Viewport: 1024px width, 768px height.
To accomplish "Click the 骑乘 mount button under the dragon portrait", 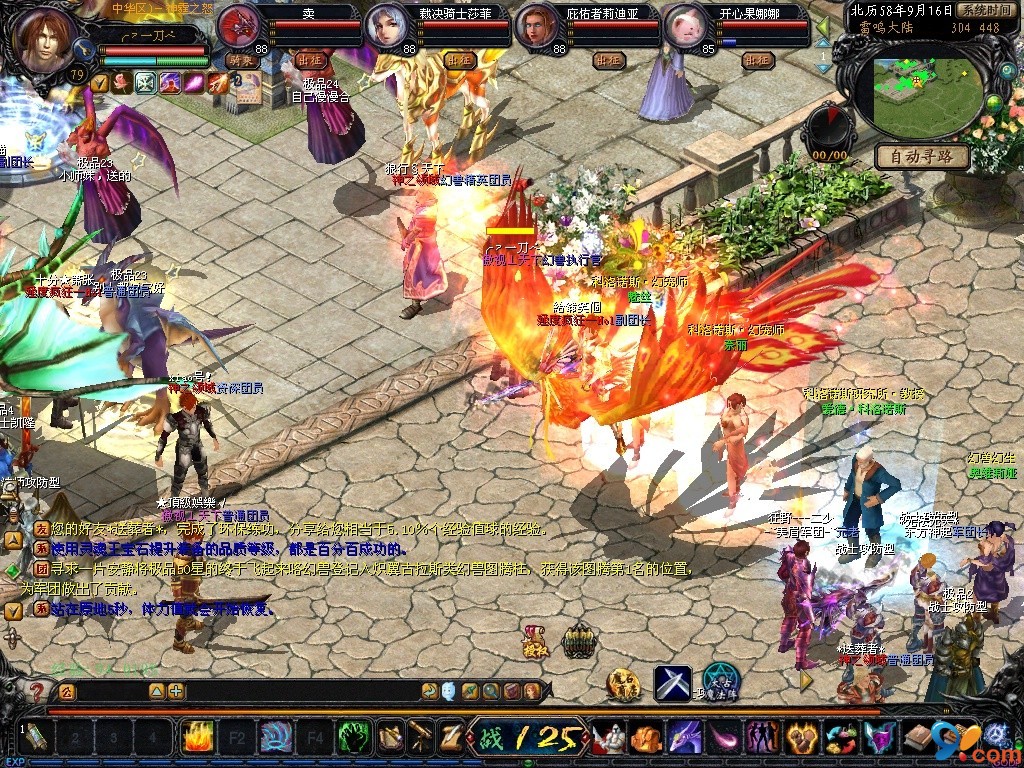I will pyautogui.click(x=242, y=60).
